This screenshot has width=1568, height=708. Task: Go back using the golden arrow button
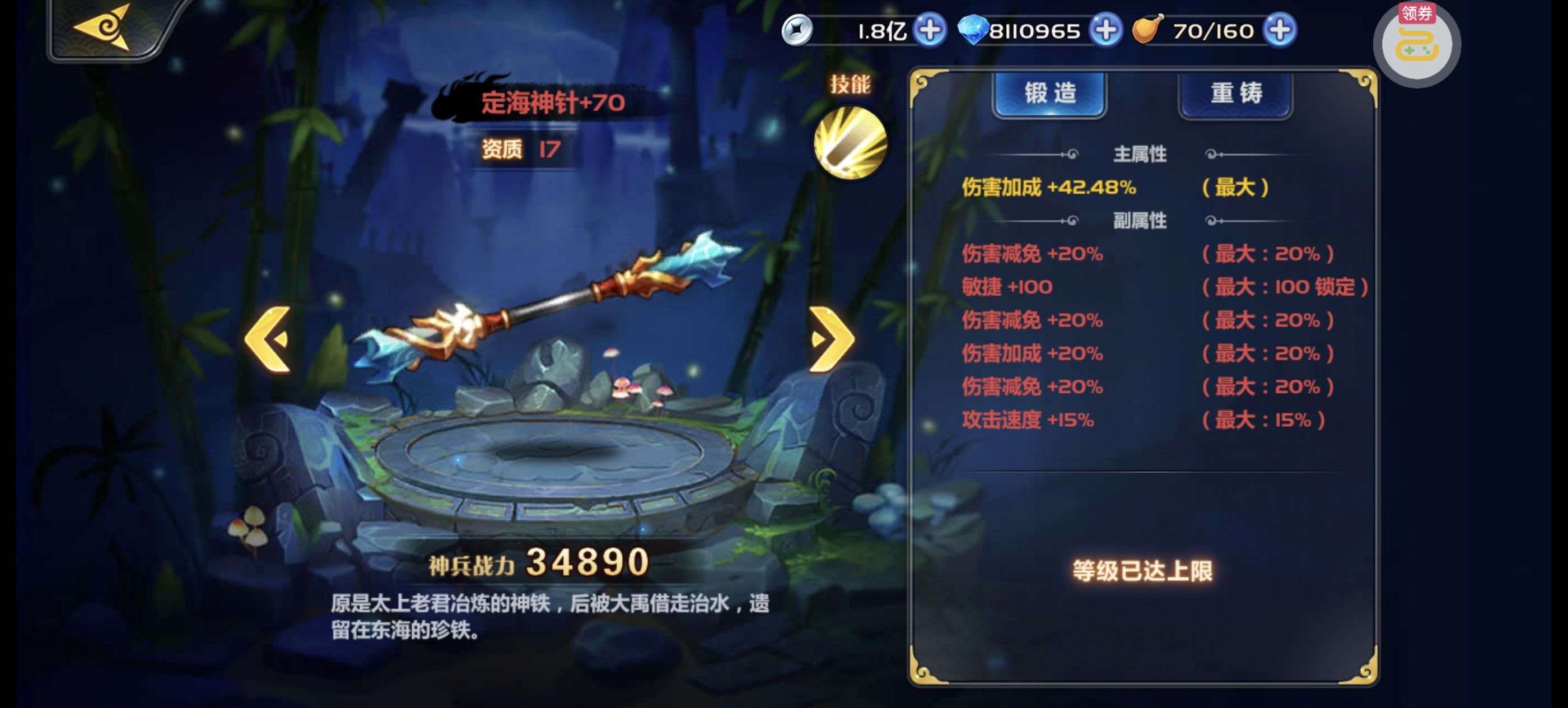click(x=104, y=27)
